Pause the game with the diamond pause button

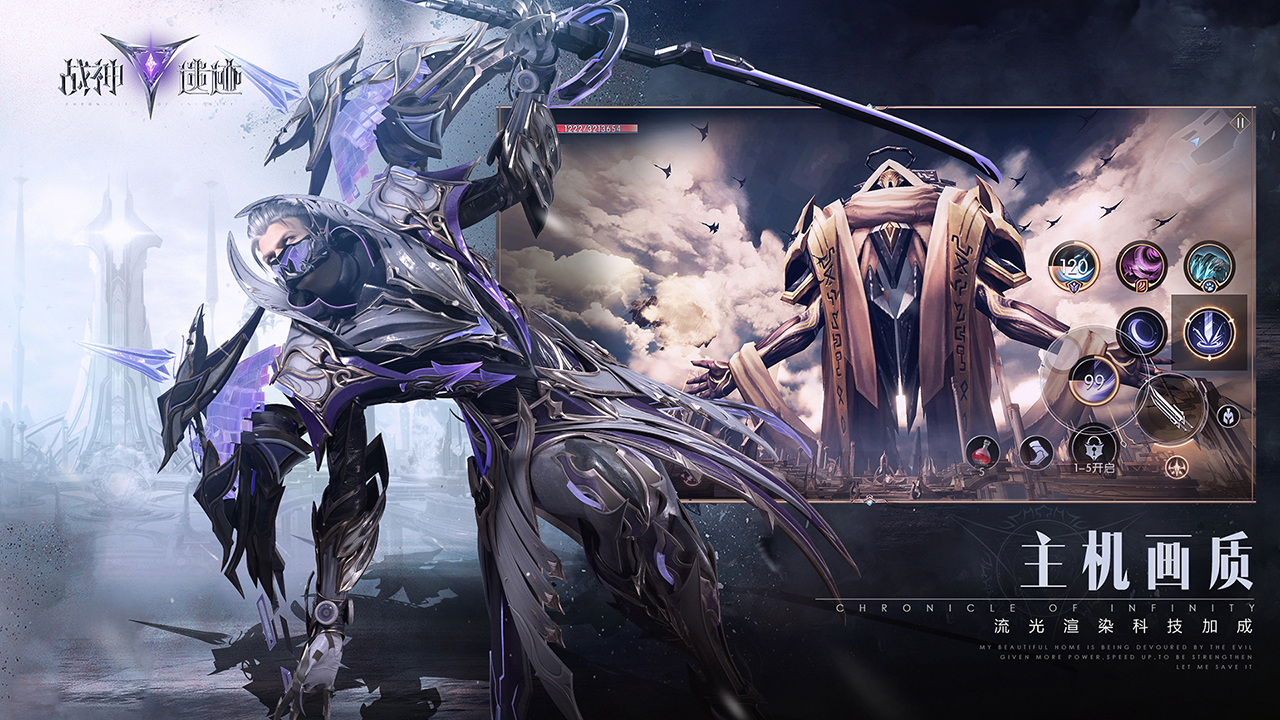click(1239, 122)
